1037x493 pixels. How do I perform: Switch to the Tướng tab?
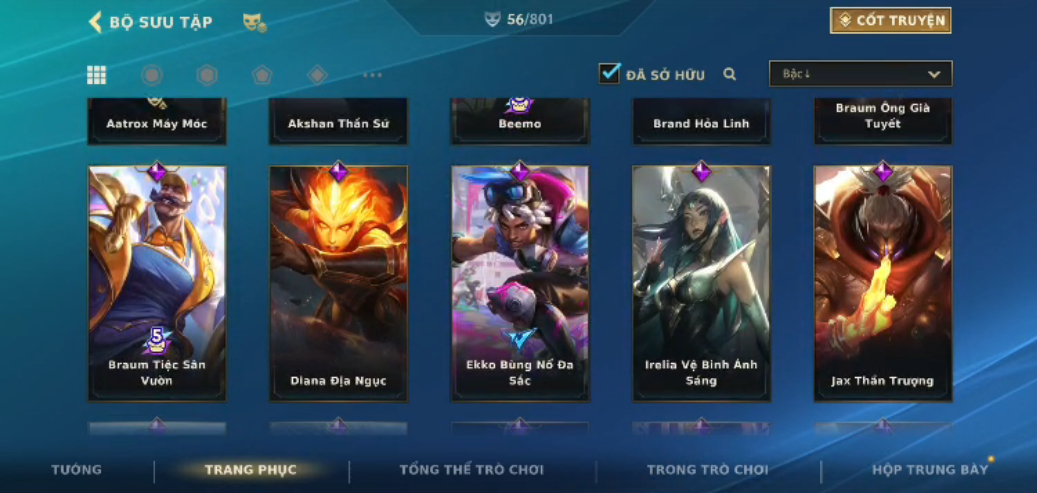(77, 470)
